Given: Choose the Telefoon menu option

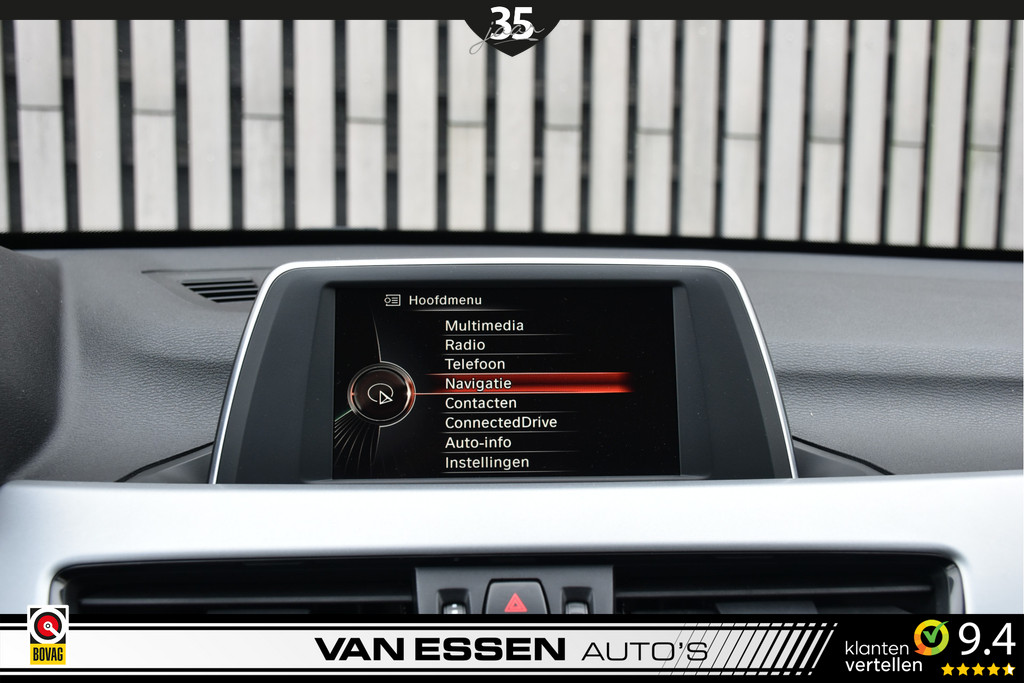Looking at the screenshot, I should (x=475, y=364).
